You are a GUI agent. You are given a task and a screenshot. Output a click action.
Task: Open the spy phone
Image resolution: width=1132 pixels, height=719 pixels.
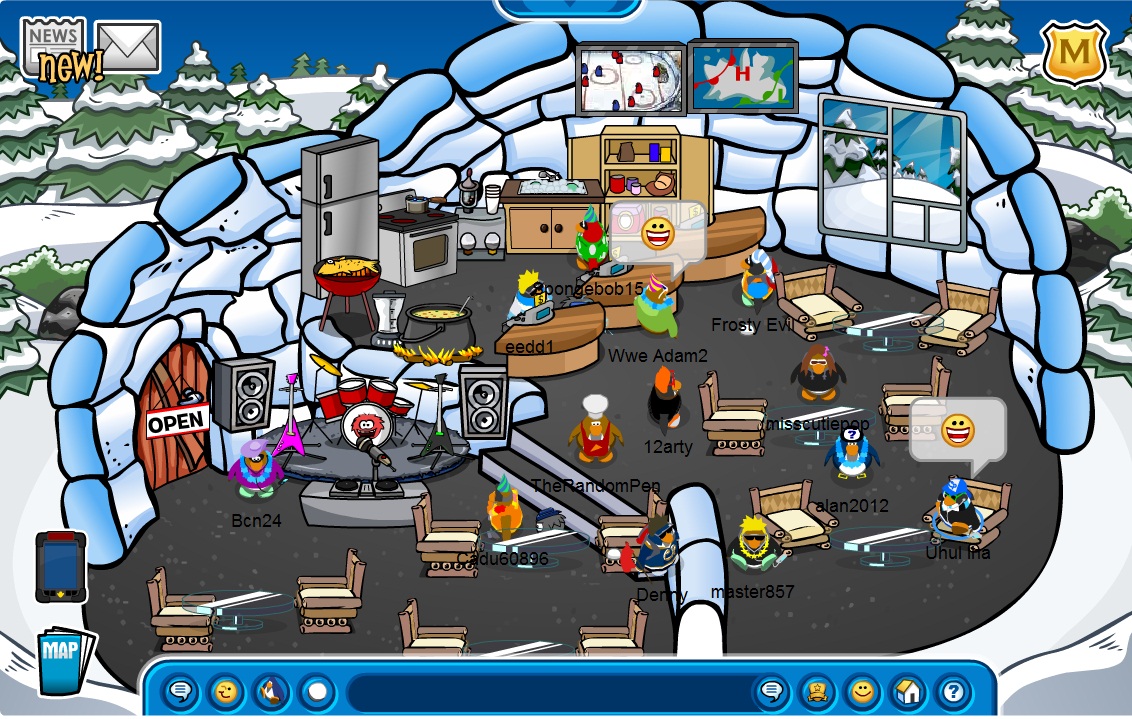61,567
